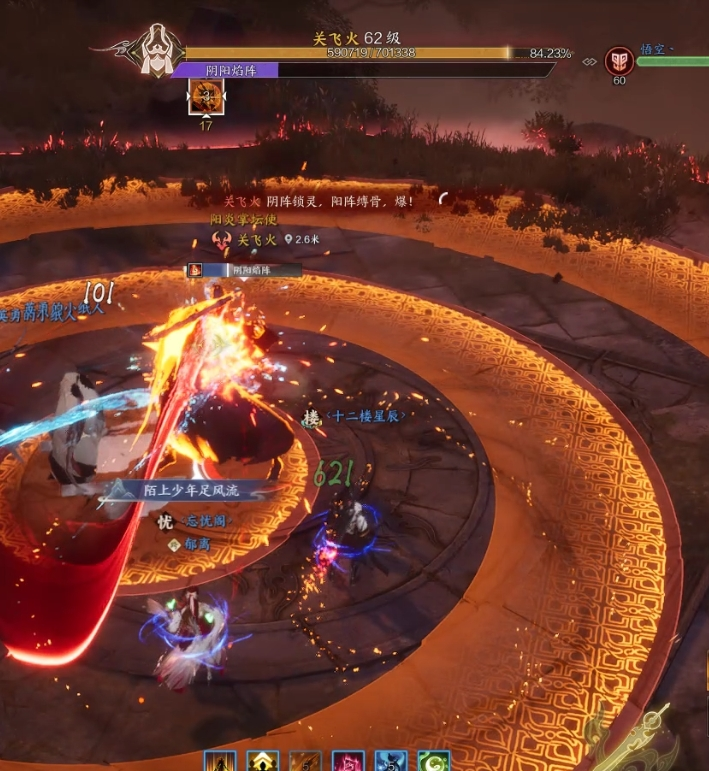Select the 关飞火 nameplate above the boss
The width and height of the screenshot is (709, 771).
256,240
